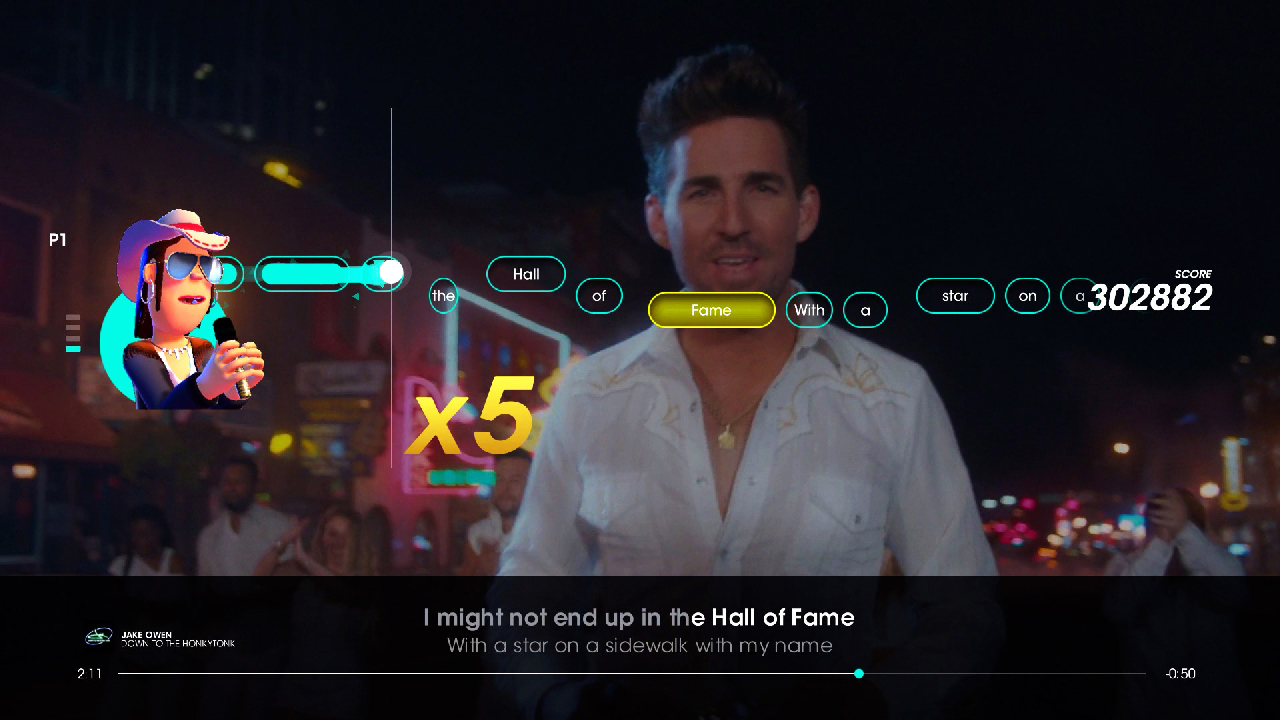Toggle the Hall lyric bubble

click(x=526, y=274)
